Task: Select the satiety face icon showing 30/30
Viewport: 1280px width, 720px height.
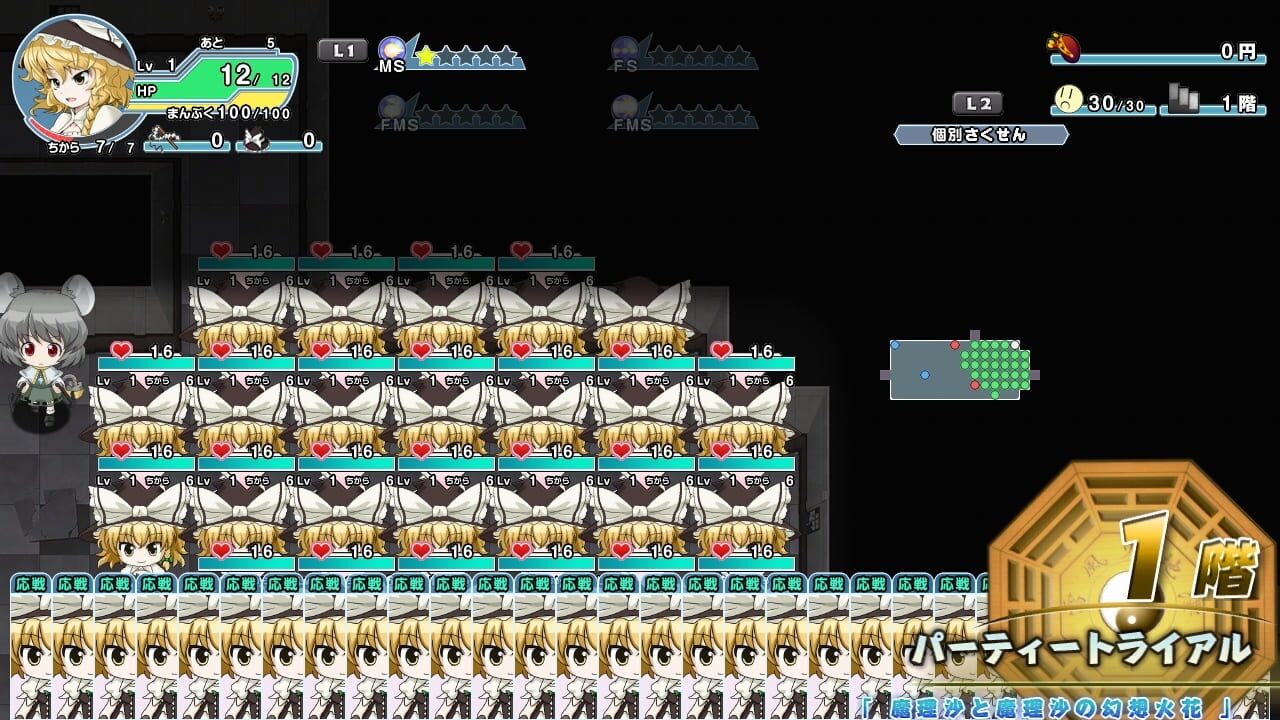Action: click(1067, 98)
